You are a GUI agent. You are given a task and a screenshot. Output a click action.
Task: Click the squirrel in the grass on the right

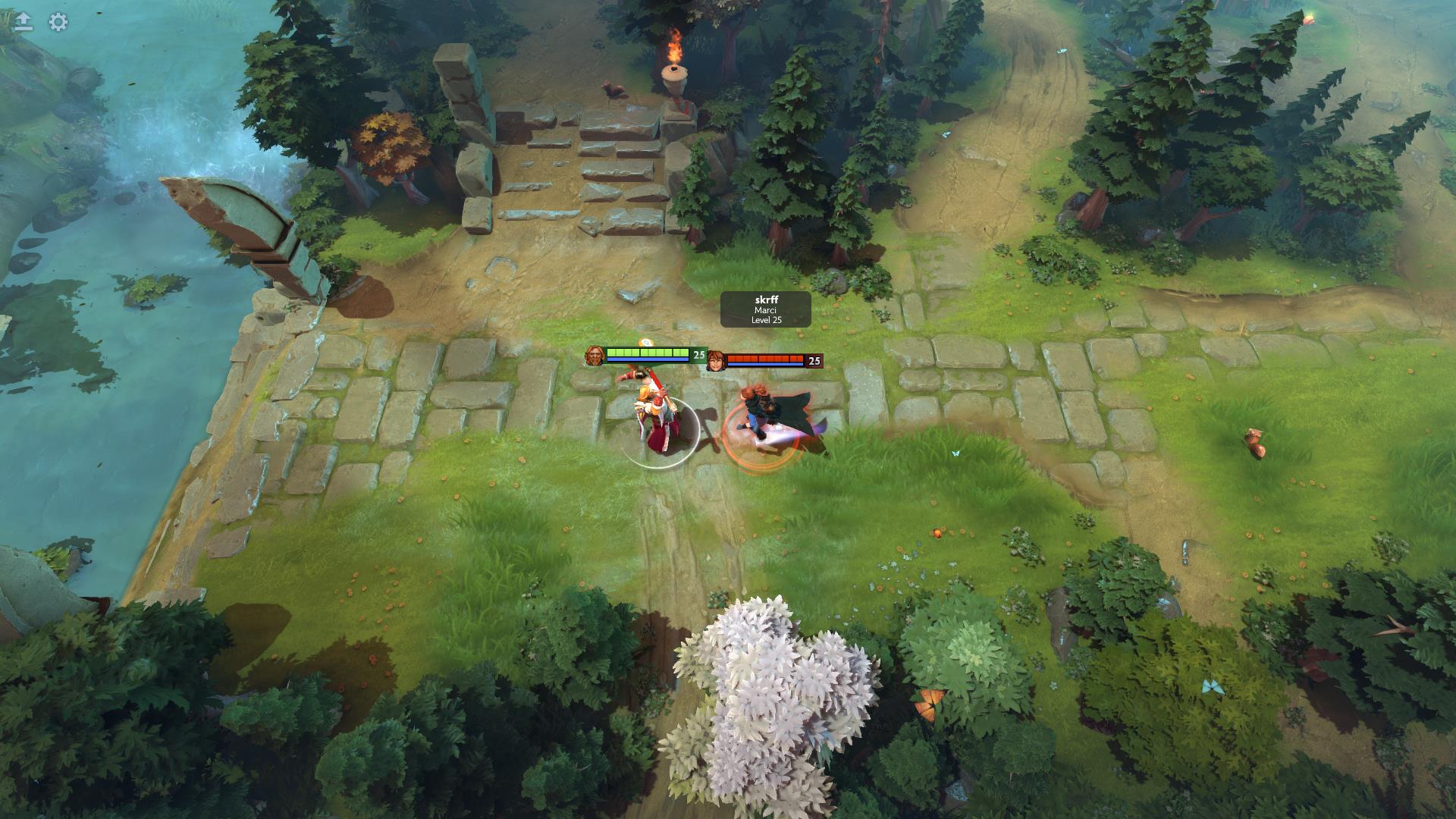(1255, 444)
